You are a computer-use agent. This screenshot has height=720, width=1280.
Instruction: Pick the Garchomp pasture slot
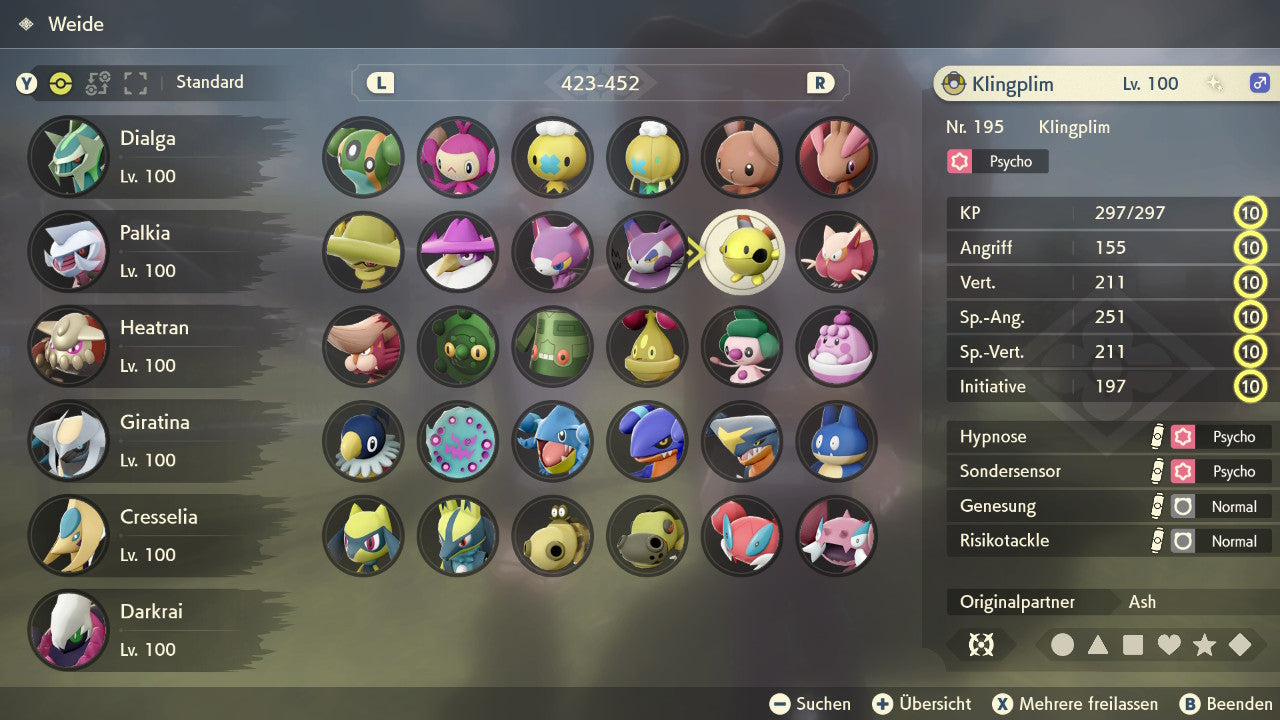tap(742, 441)
